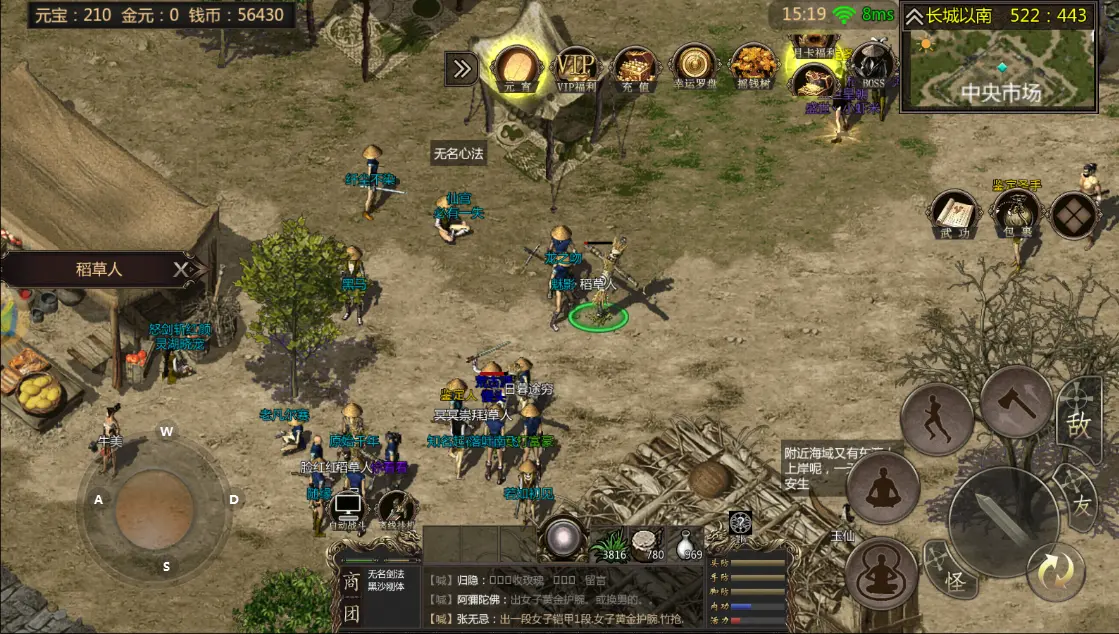The image size is (1119, 634).
Task: Select the 敌 enemy target button
Action: click(1078, 422)
